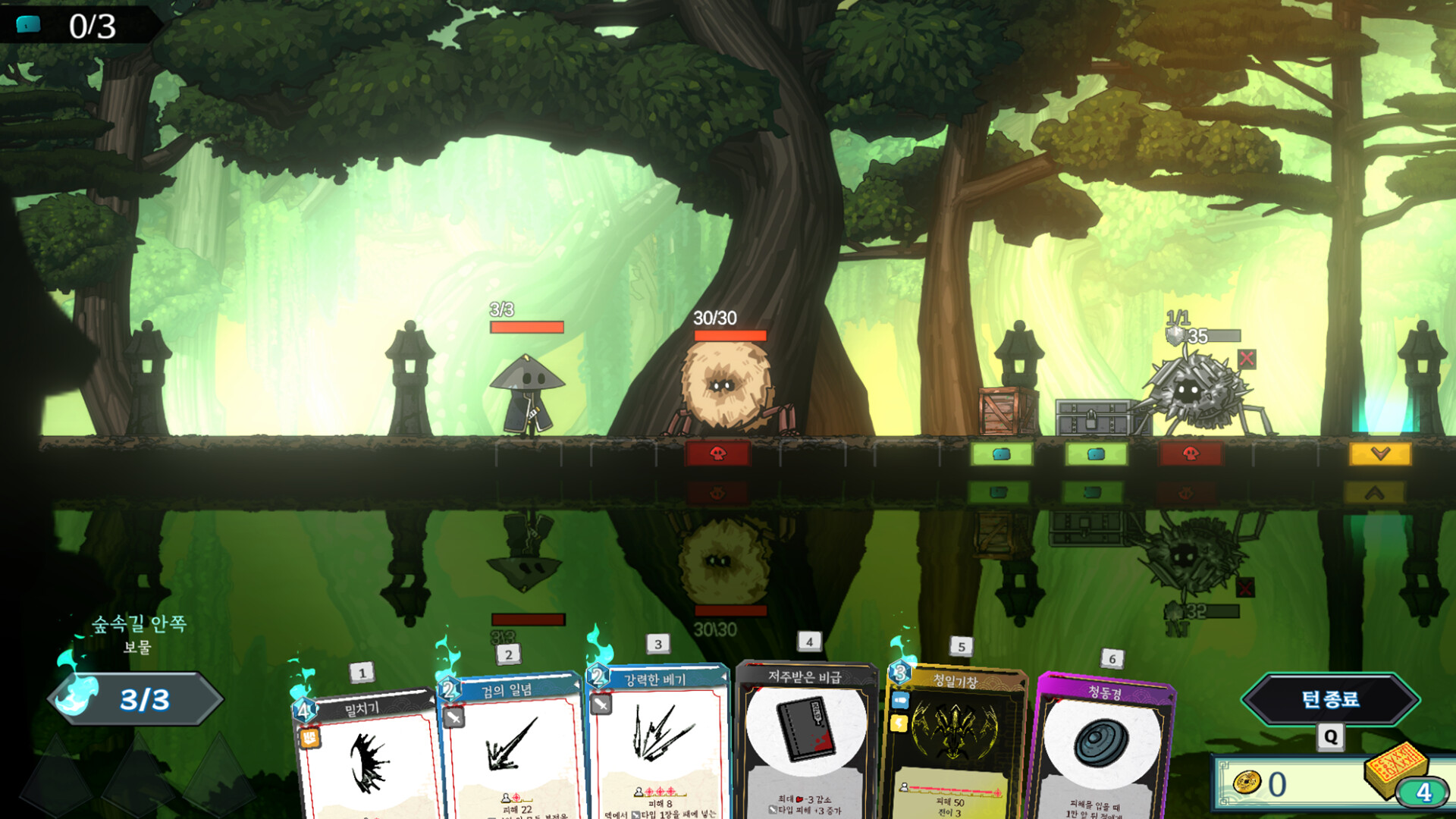Click the cost badge 4 on the 밀치기 card
The height and width of the screenshot is (819, 1456).
[x=303, y=711]
